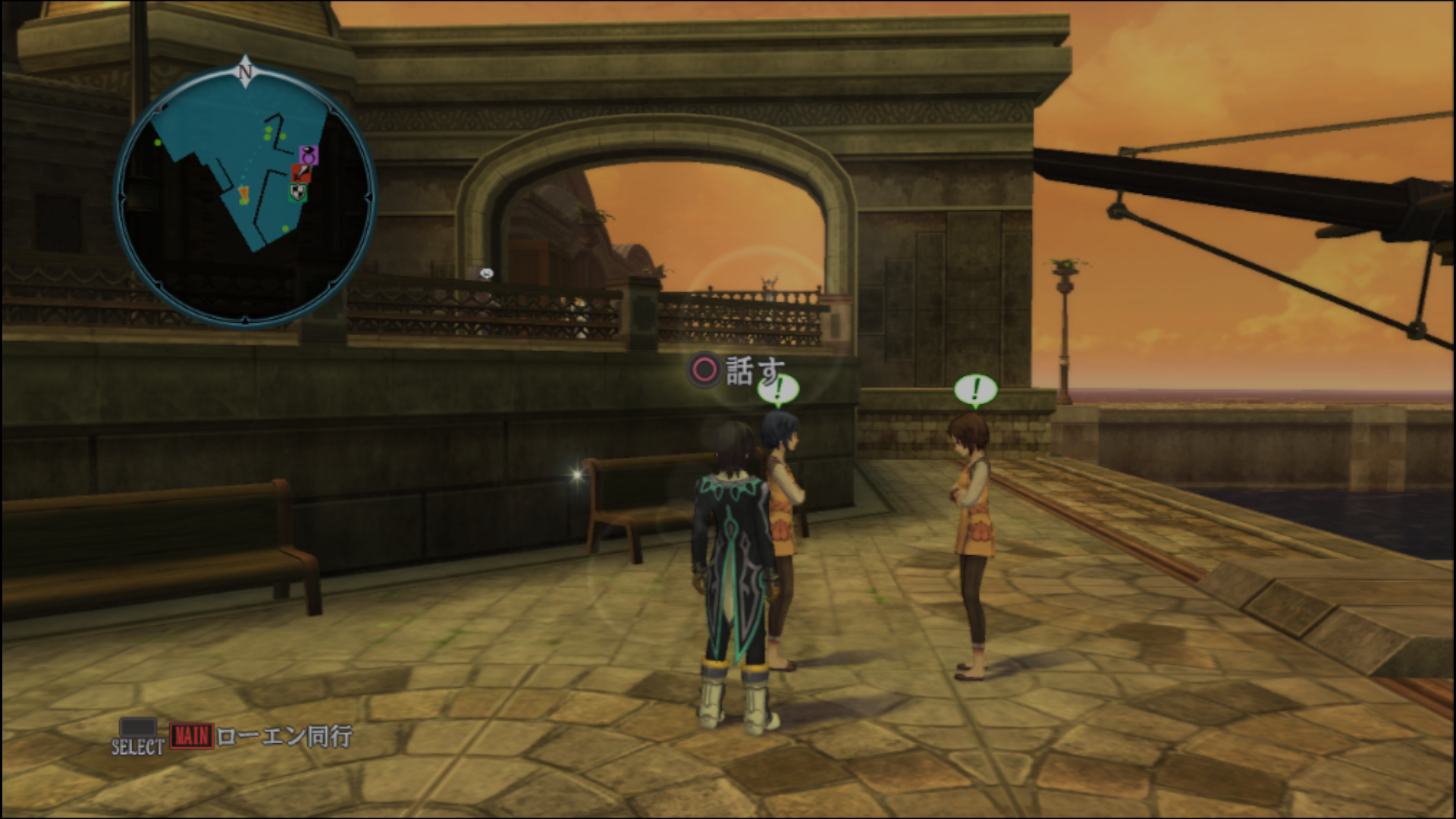Select the purple ring accessory shop marker
This screenshot has height=819, width=1456.
(308, 155)
